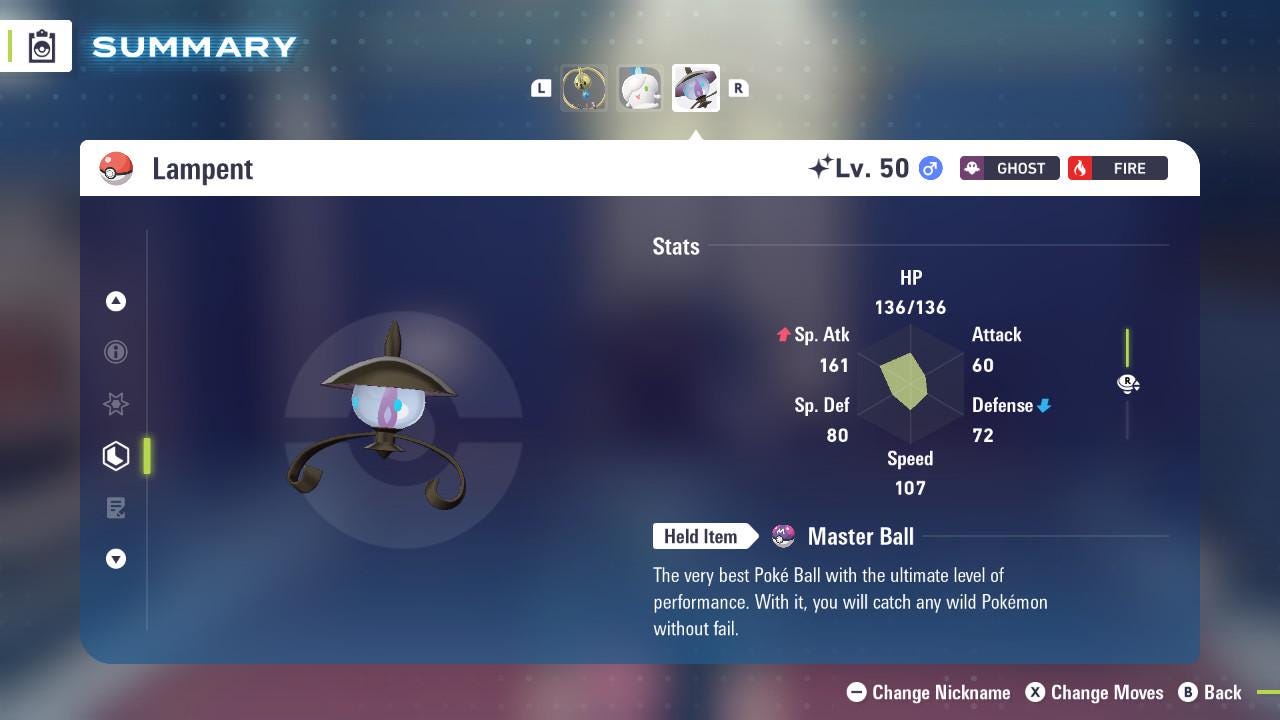Click the male gender symbol

(x=929, y=168)
